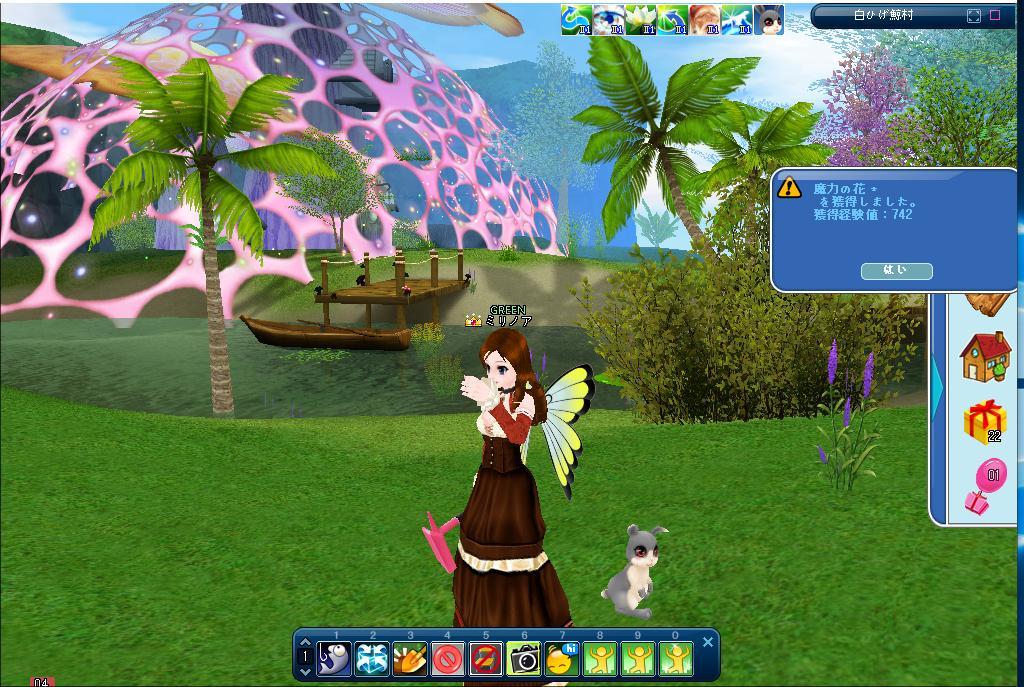Viewport: 1024px width, 687px height.
Task: Open the camera screenshot tool
Action: (x=524, y=658)
